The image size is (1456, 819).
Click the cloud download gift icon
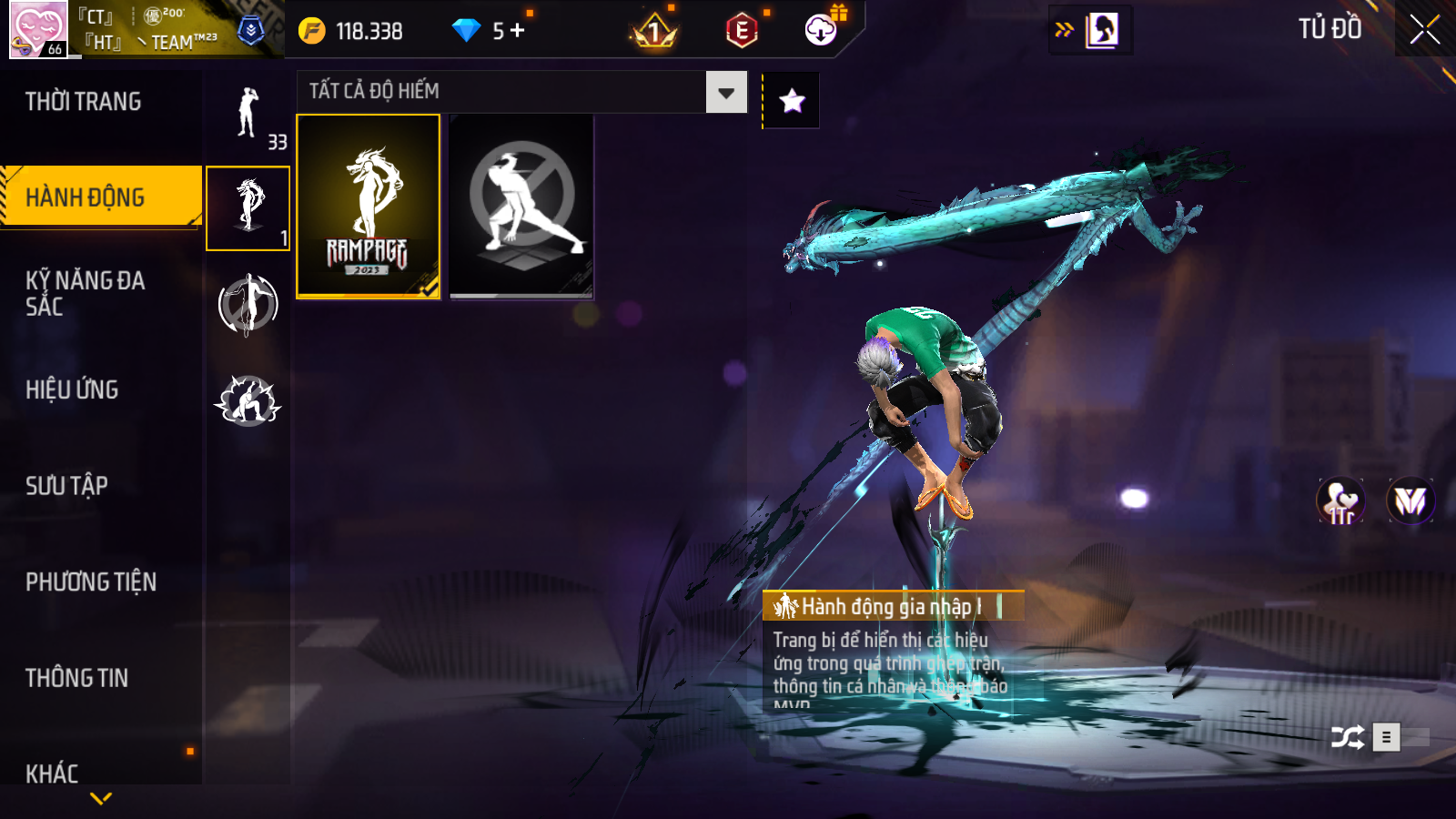click(x=822, y=29)
